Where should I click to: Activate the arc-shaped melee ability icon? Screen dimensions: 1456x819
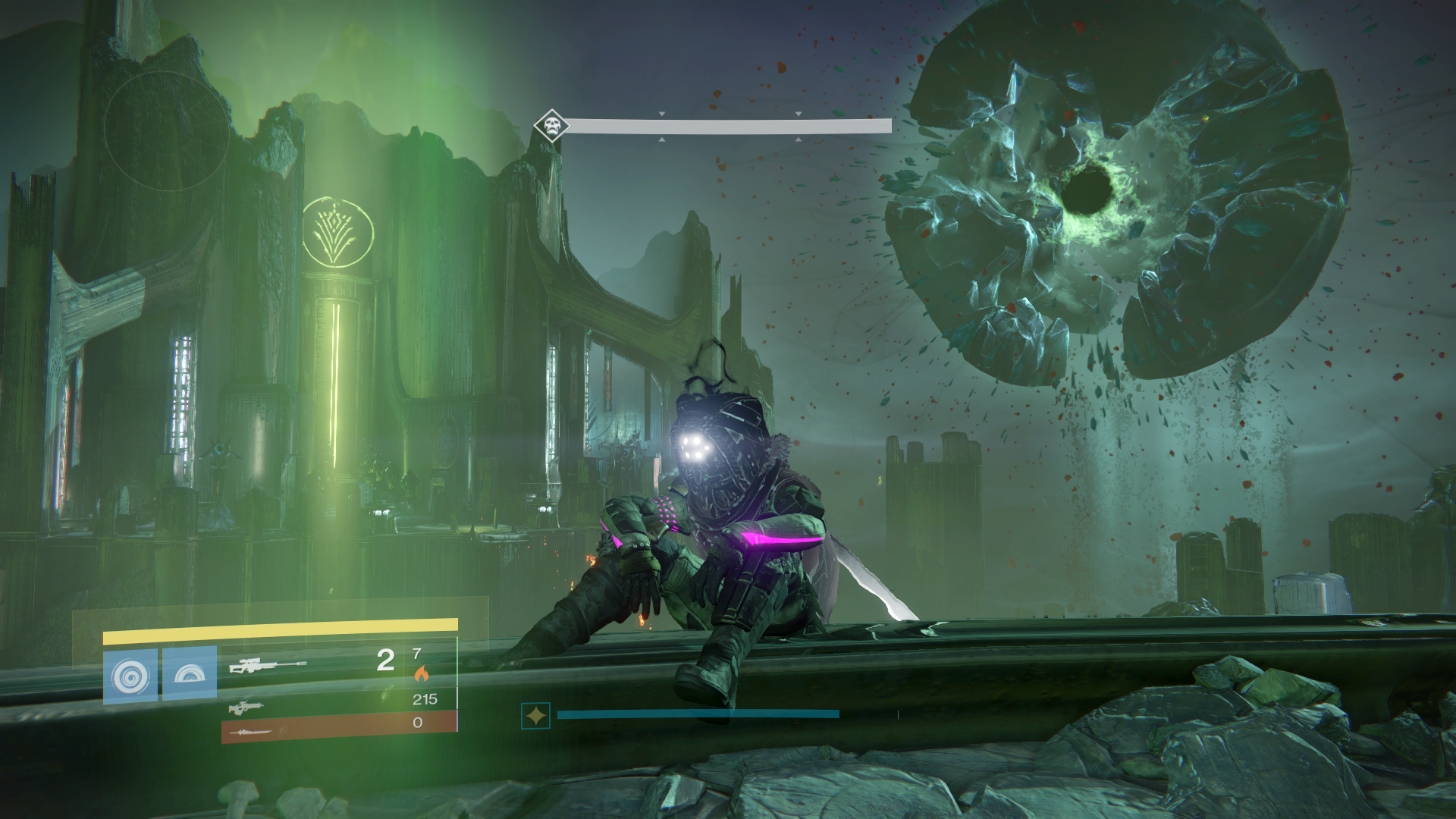click(190, 673)
